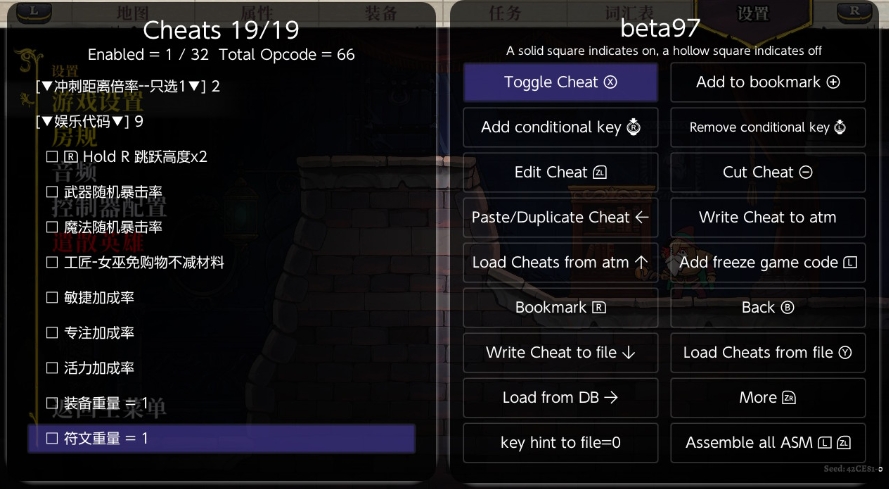Click Remove conditional key
Viewport: 889px width, 489px height.
tap(767, 127)
